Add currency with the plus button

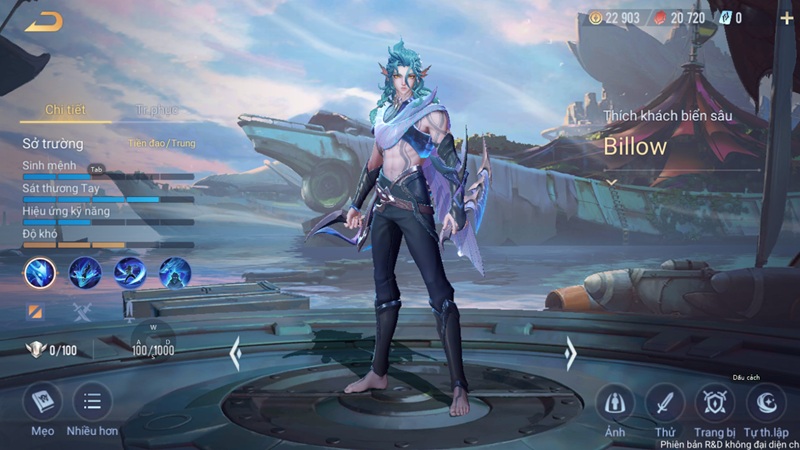click(x=785, y=18)
